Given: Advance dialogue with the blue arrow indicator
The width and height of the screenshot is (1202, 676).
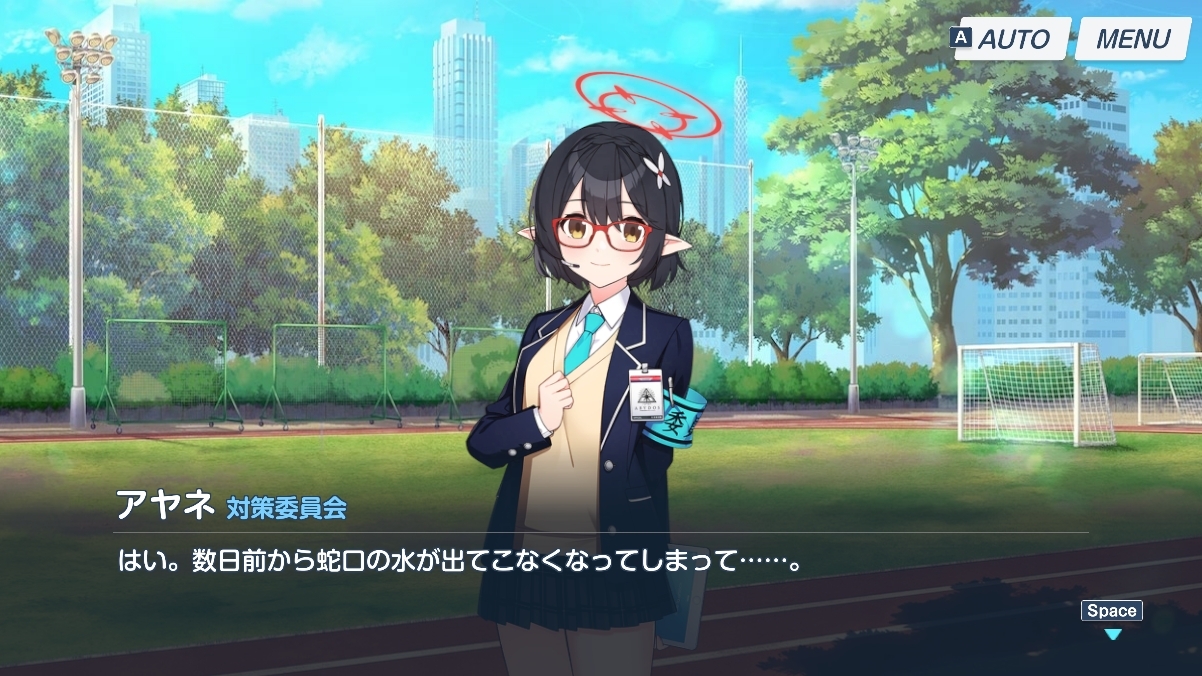Looking at the screenshot, I should click(x=1112, y=633).
